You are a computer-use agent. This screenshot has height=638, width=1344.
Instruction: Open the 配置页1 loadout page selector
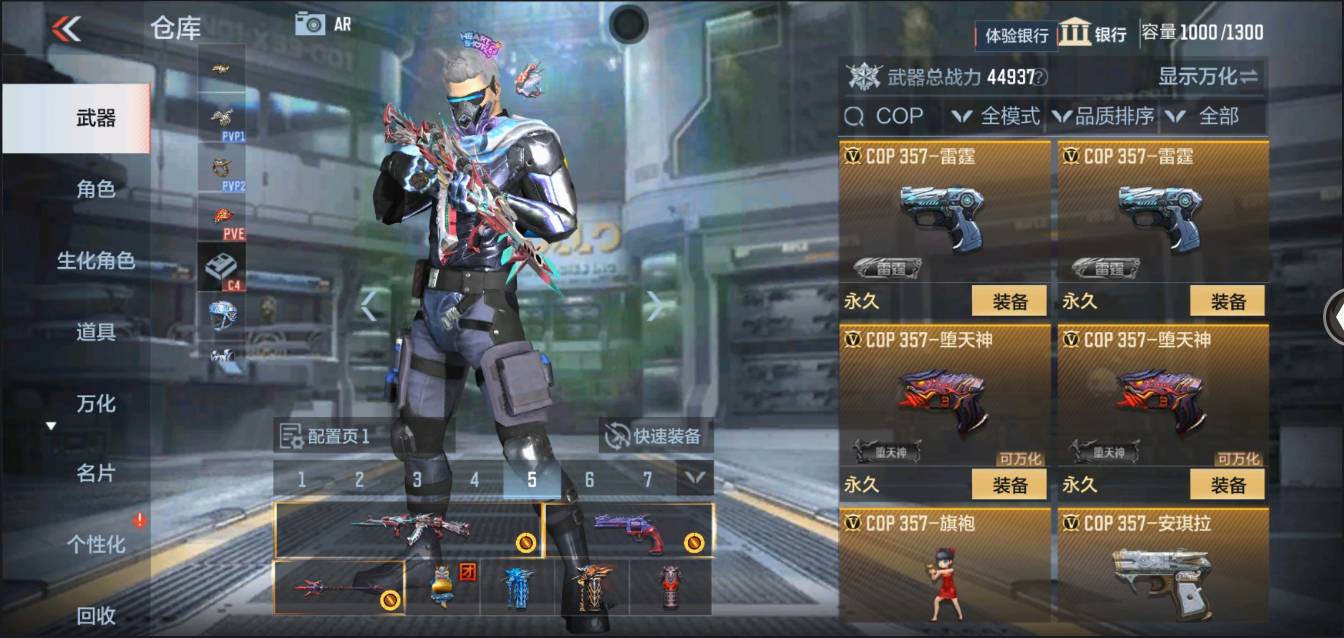click(x=327, y=436)
